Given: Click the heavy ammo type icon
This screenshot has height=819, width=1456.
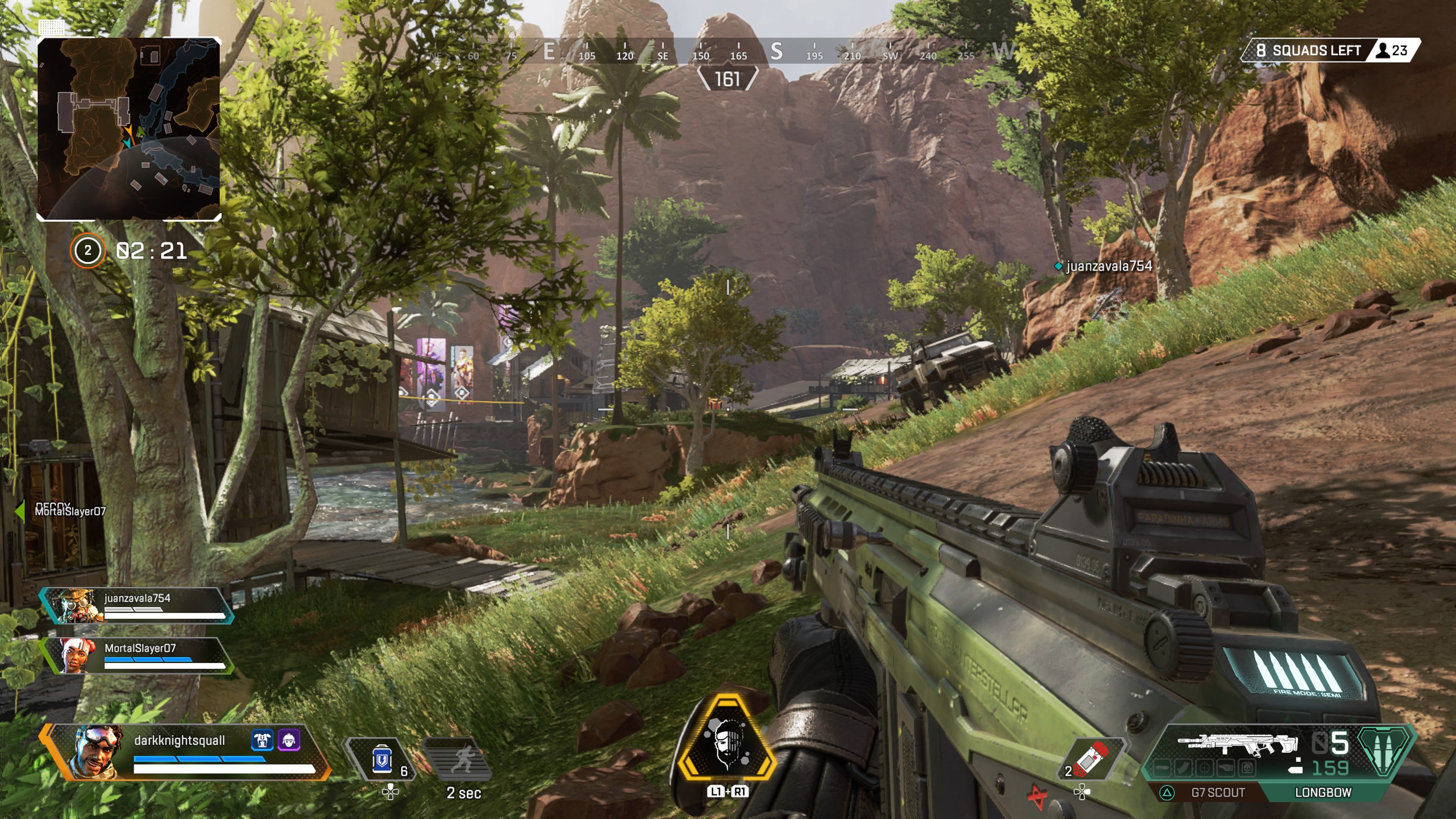Looking at the screenshot, I should 1382,751.
